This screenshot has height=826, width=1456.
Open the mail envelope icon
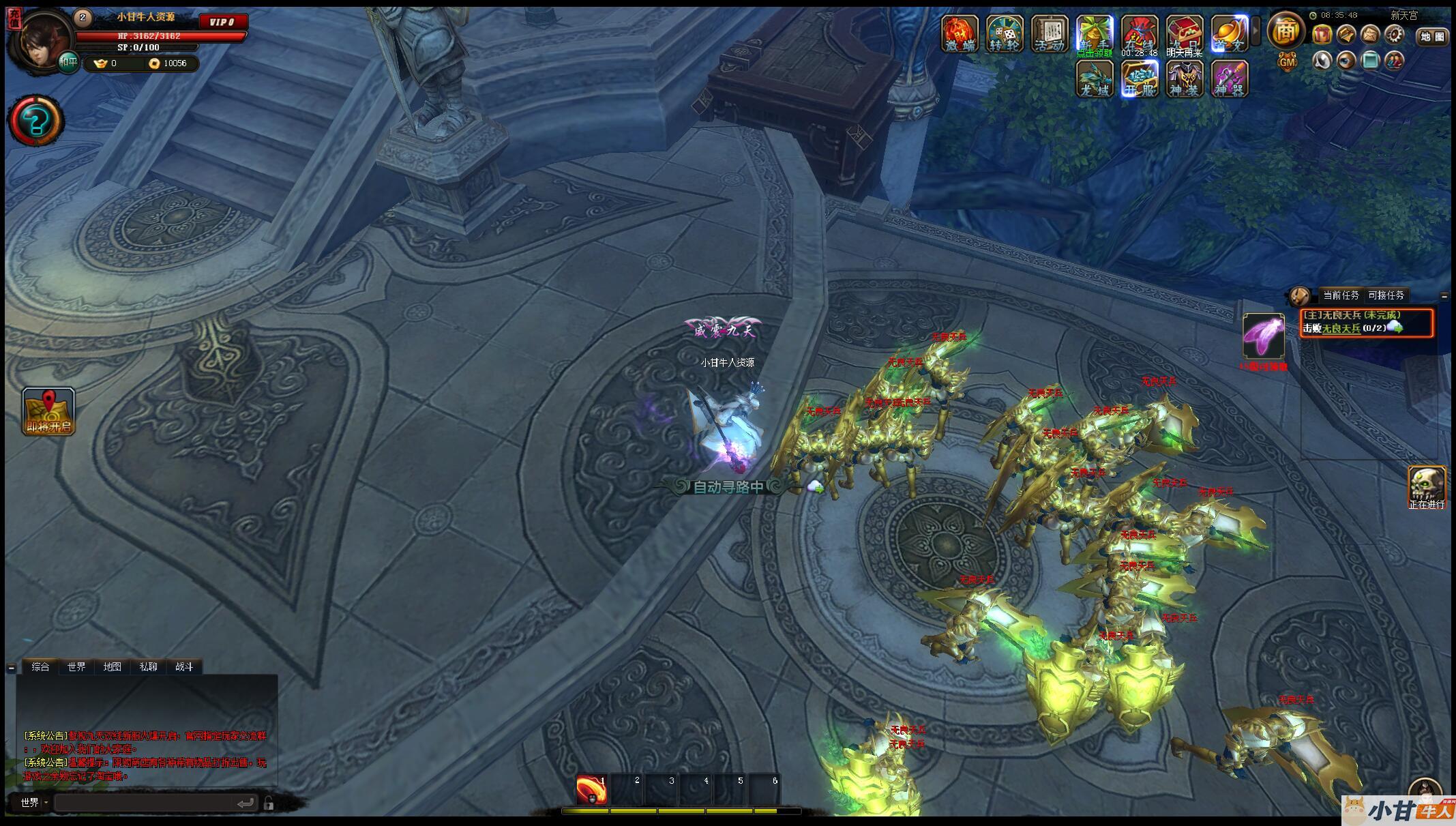click(x=1369, y=35)
